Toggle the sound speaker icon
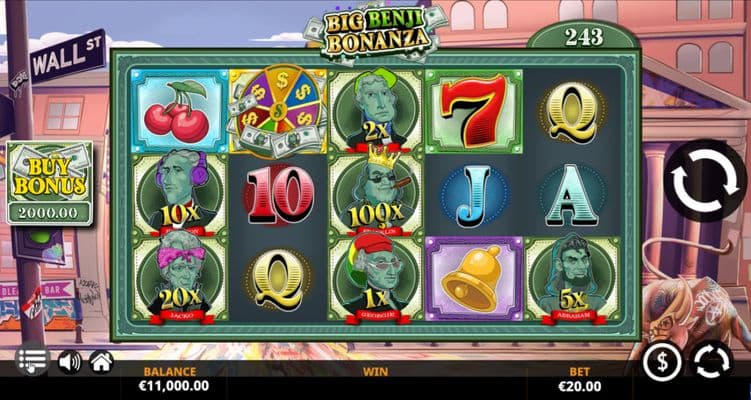 point(69,361)
